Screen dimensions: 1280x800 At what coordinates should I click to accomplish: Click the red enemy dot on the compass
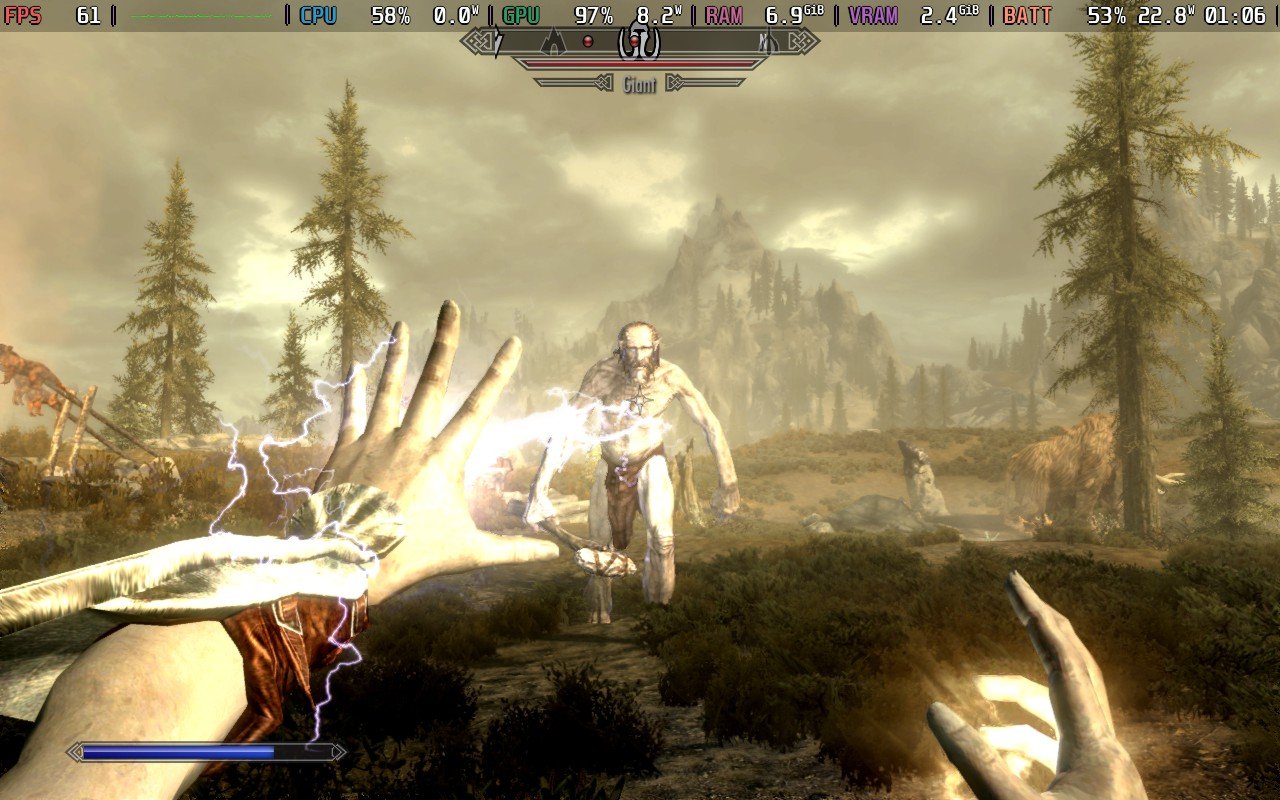[x=588, y=41]
